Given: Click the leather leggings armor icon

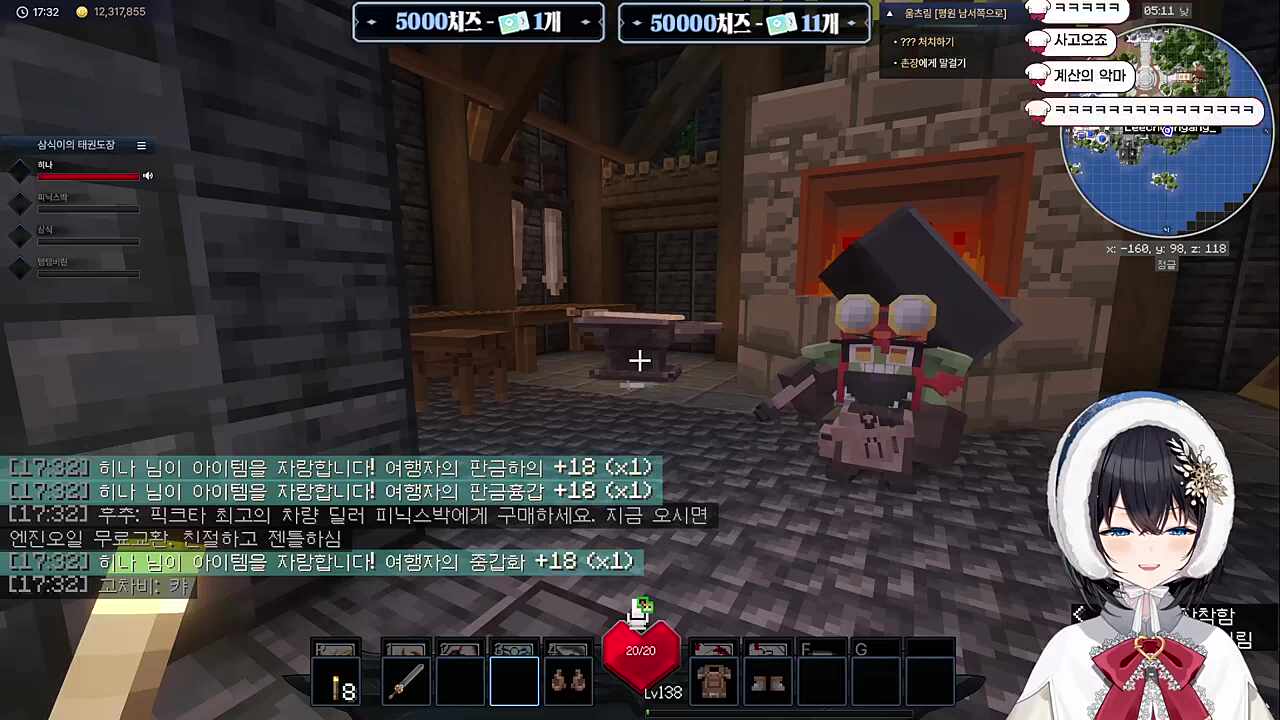Looking at the screenshot, I should tap(767, 680).
